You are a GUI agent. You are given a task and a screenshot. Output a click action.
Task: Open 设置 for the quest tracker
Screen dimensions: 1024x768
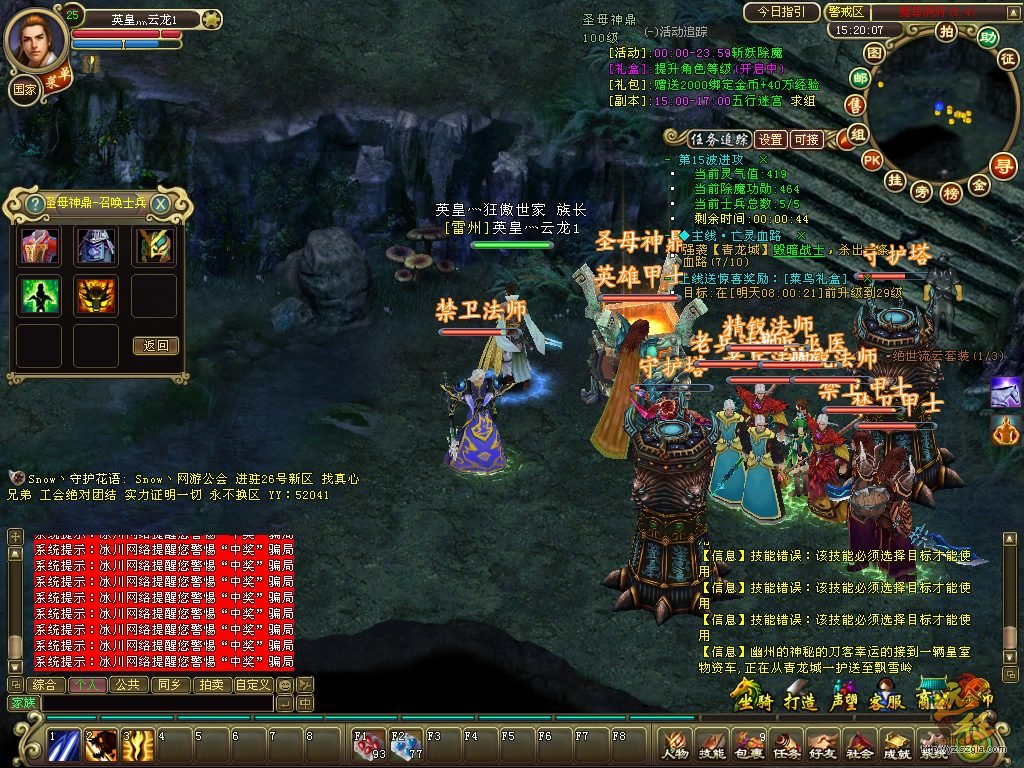point(770,140)
